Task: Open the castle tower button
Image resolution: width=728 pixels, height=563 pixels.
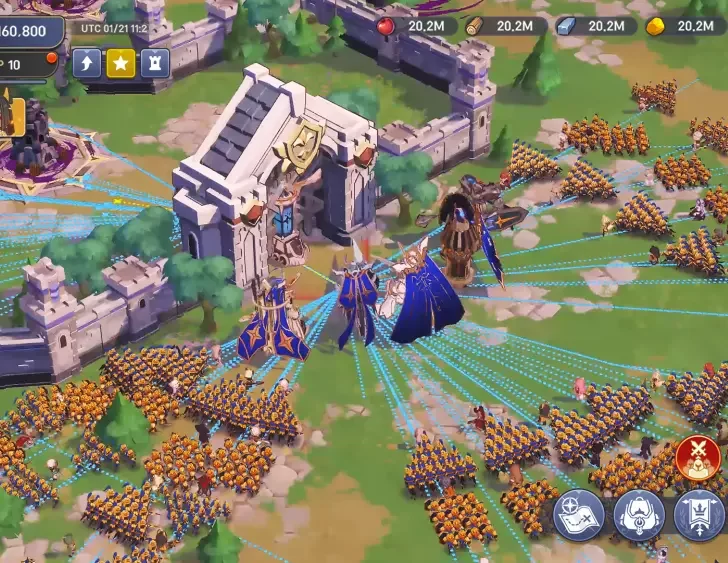Action: click(x=154, y=63)
